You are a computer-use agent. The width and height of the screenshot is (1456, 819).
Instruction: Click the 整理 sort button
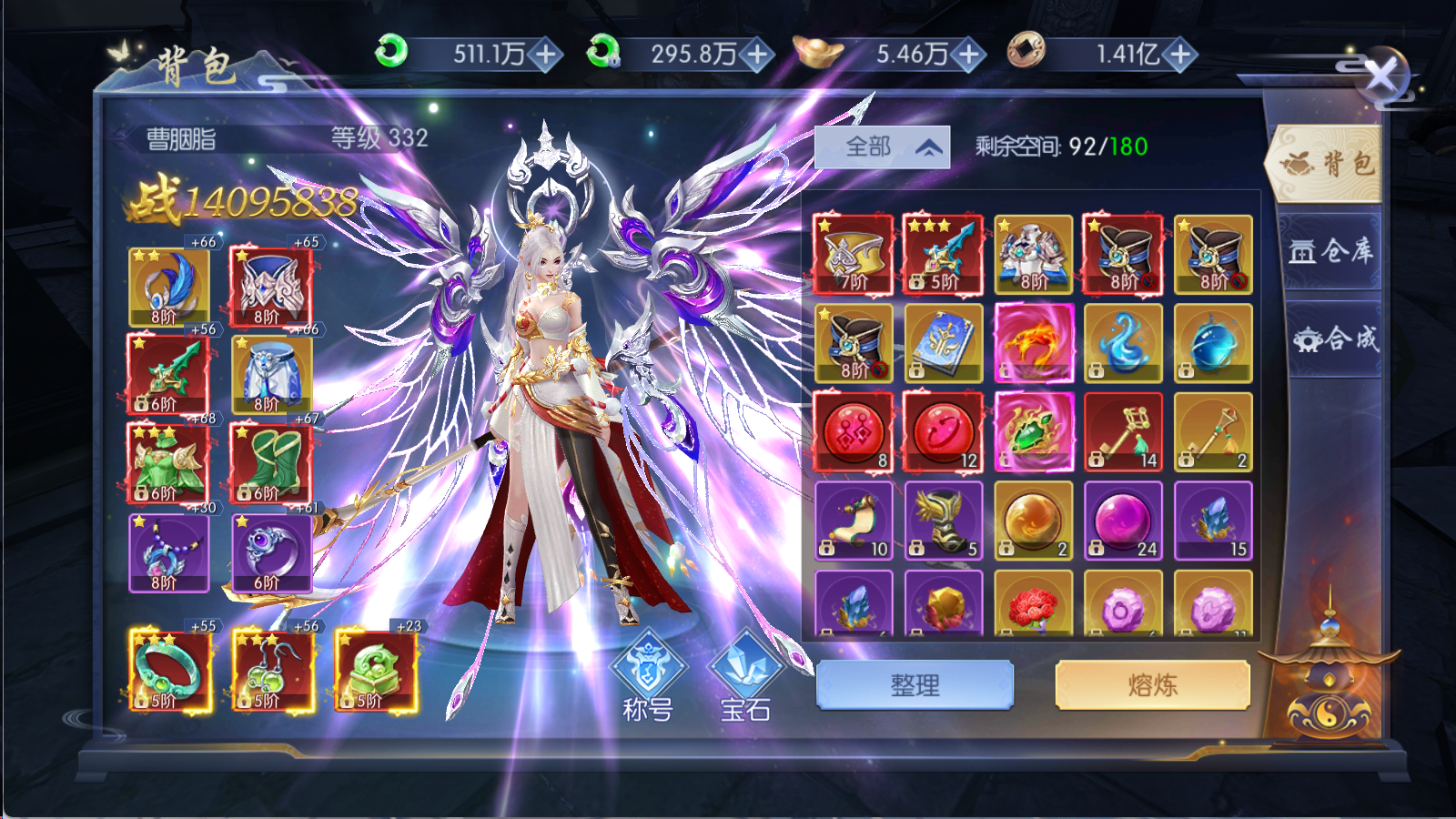pos(915,685)
